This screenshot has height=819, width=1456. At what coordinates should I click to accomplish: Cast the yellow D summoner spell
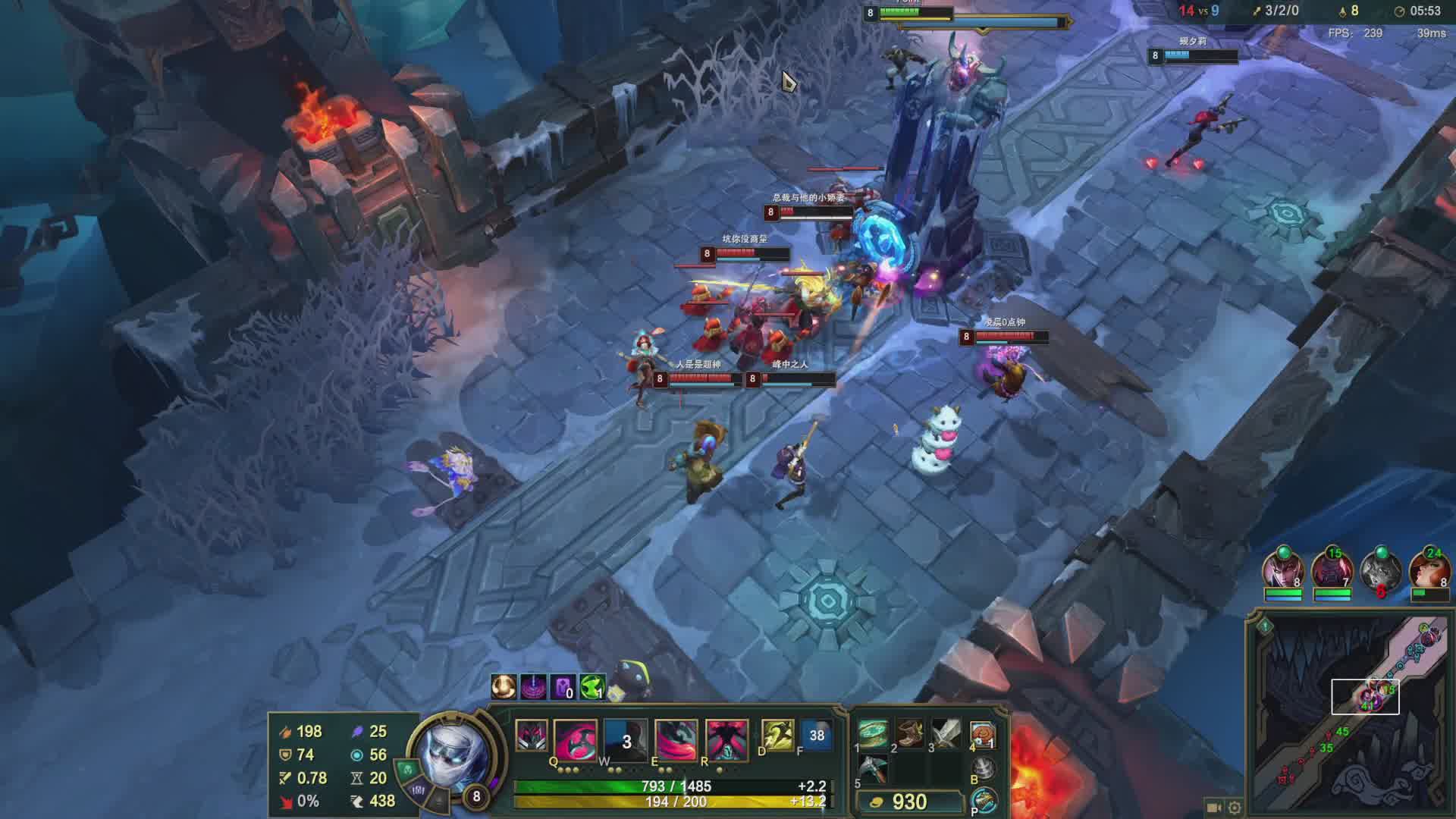click(777, 734)
